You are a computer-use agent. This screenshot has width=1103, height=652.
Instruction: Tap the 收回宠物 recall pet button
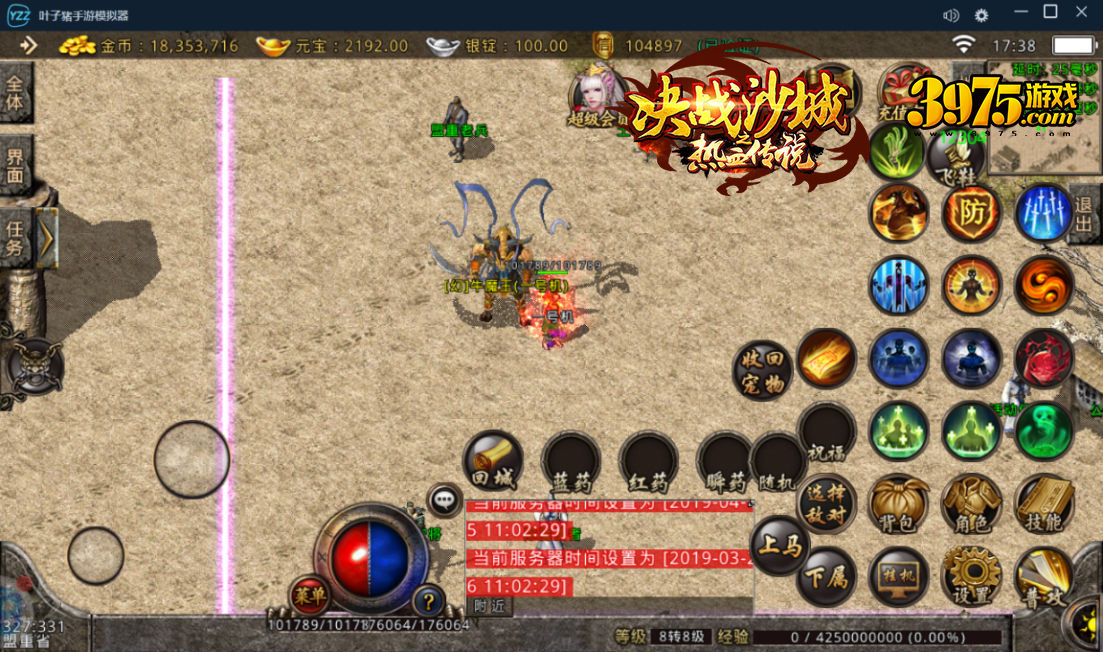click(763, 371)
